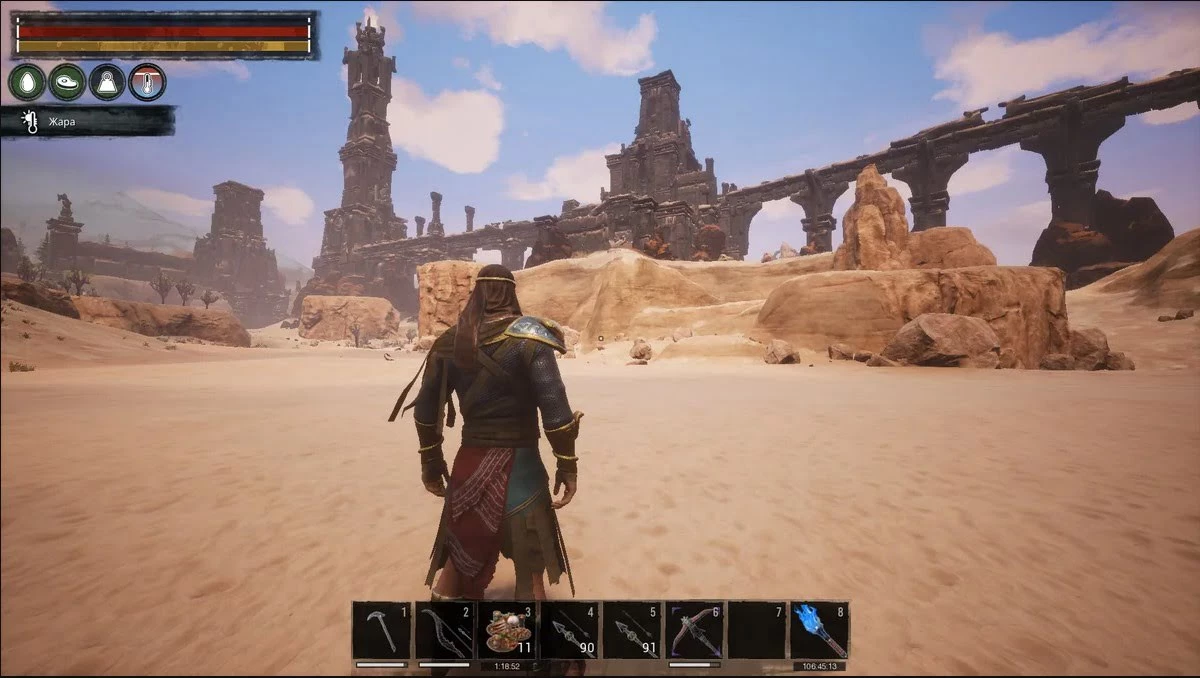Image resolution: width=1200 pixels, height=678 pixels.
Task: Select the sickle in hotbar slot 1
Action: click(381, 630)
